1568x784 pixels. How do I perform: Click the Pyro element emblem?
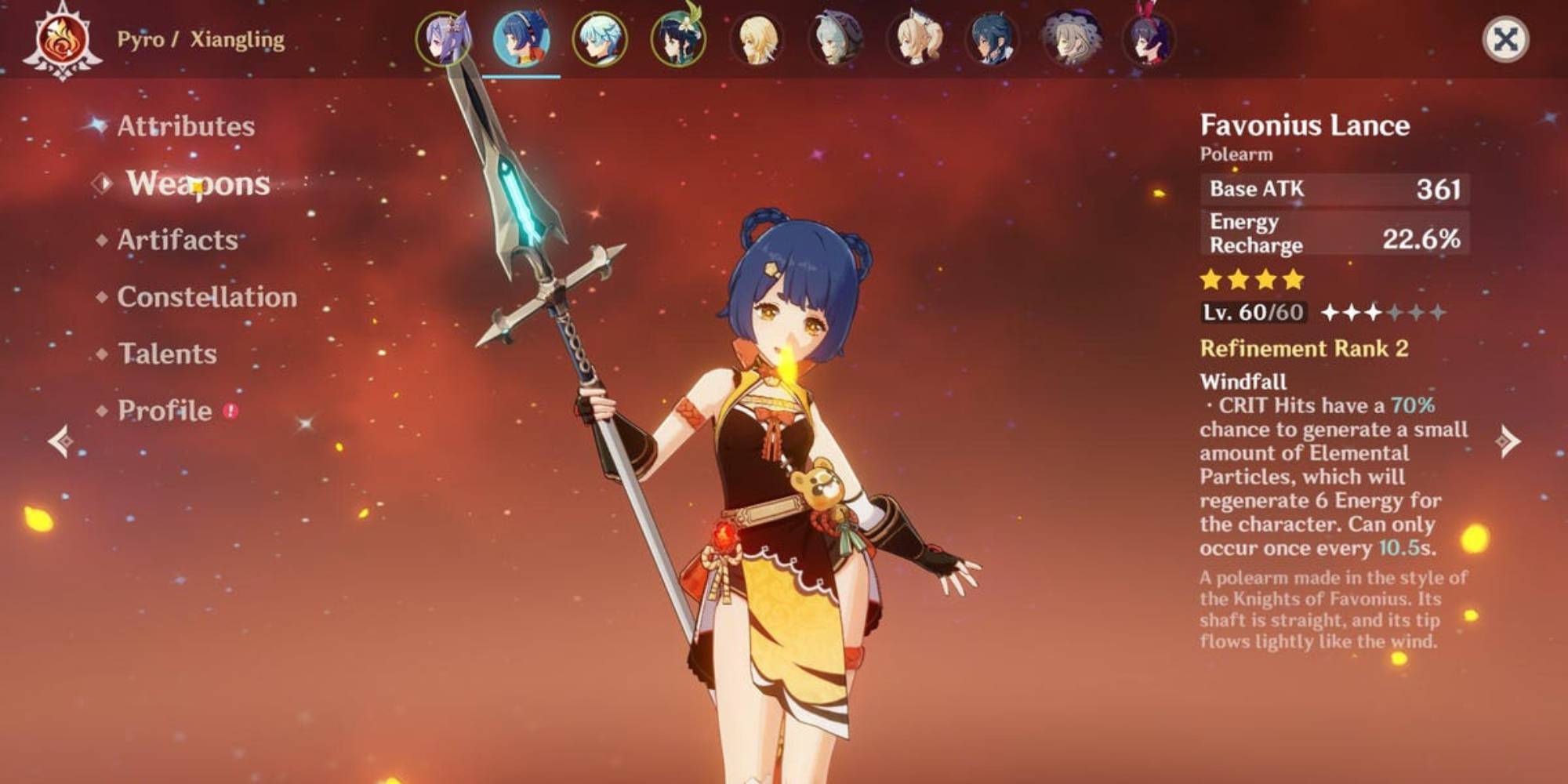coord(62,42)
